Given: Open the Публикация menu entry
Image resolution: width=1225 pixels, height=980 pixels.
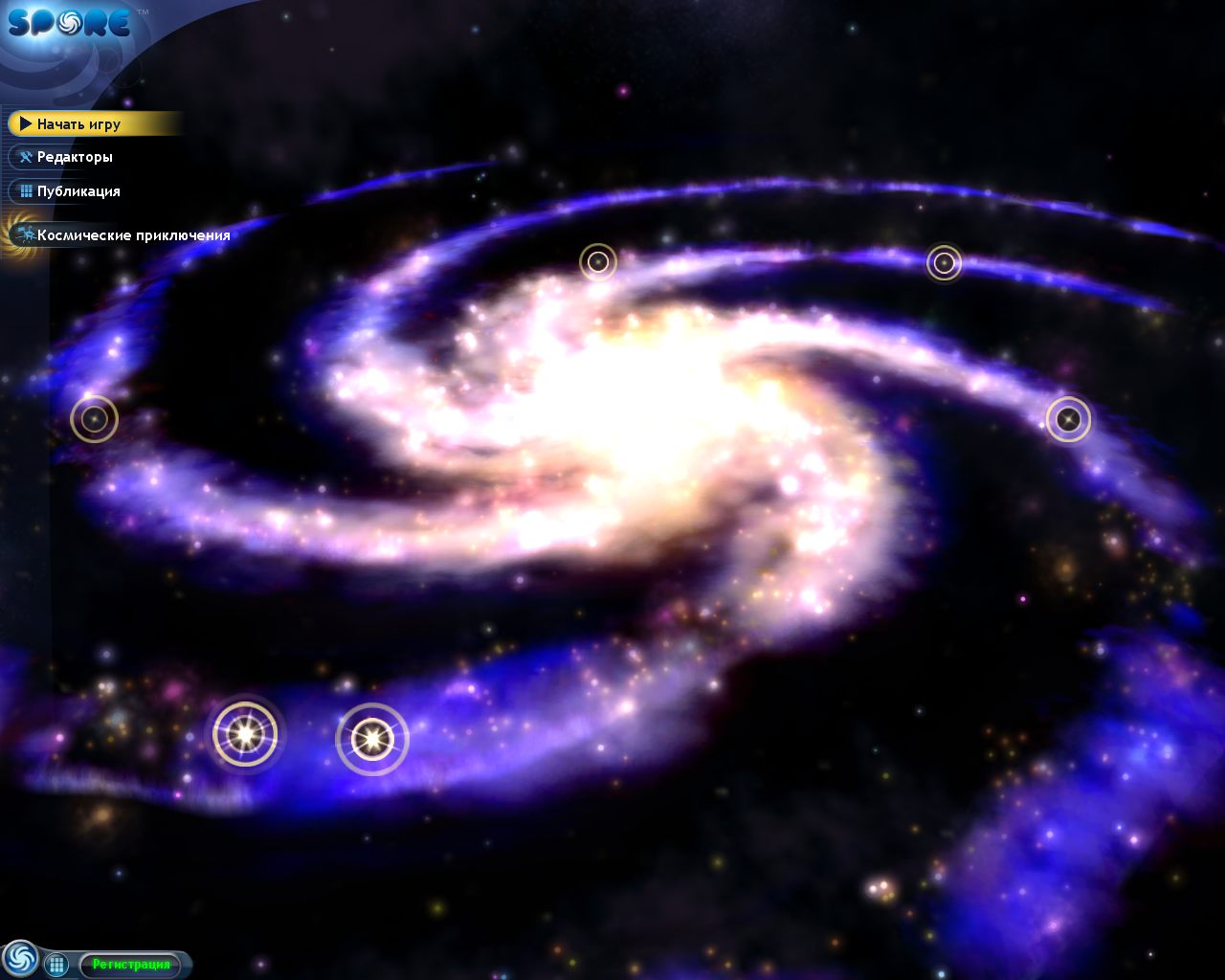Looking at the screenshot, I should point(78,191).
